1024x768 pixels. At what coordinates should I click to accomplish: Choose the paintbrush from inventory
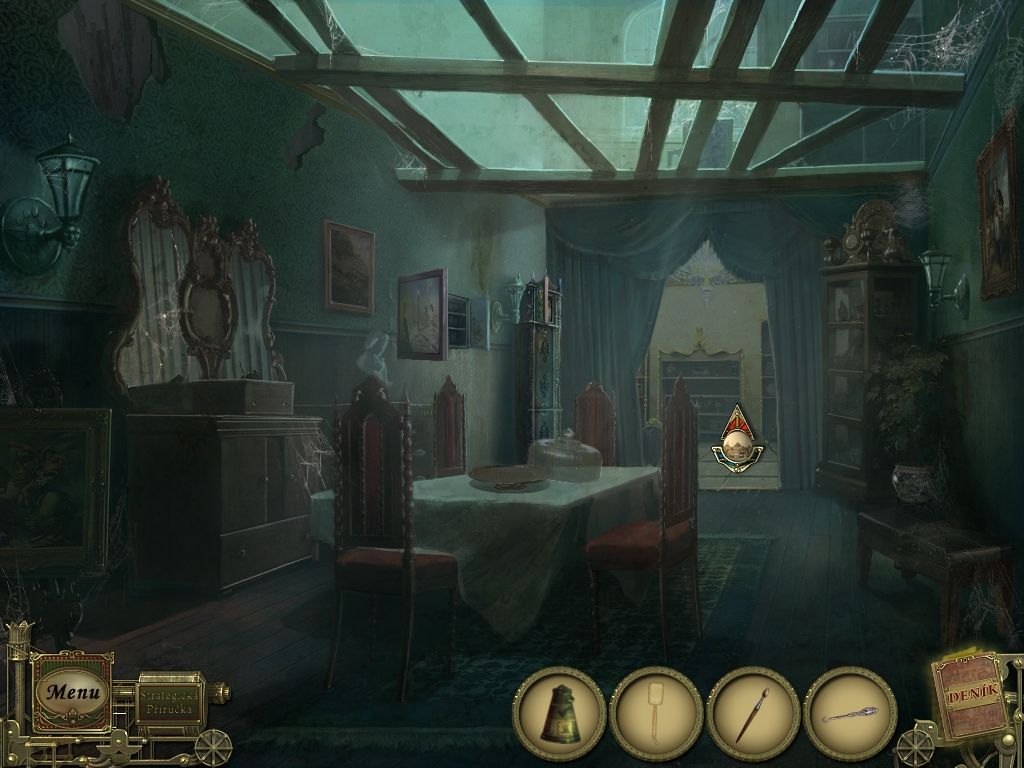753,714
